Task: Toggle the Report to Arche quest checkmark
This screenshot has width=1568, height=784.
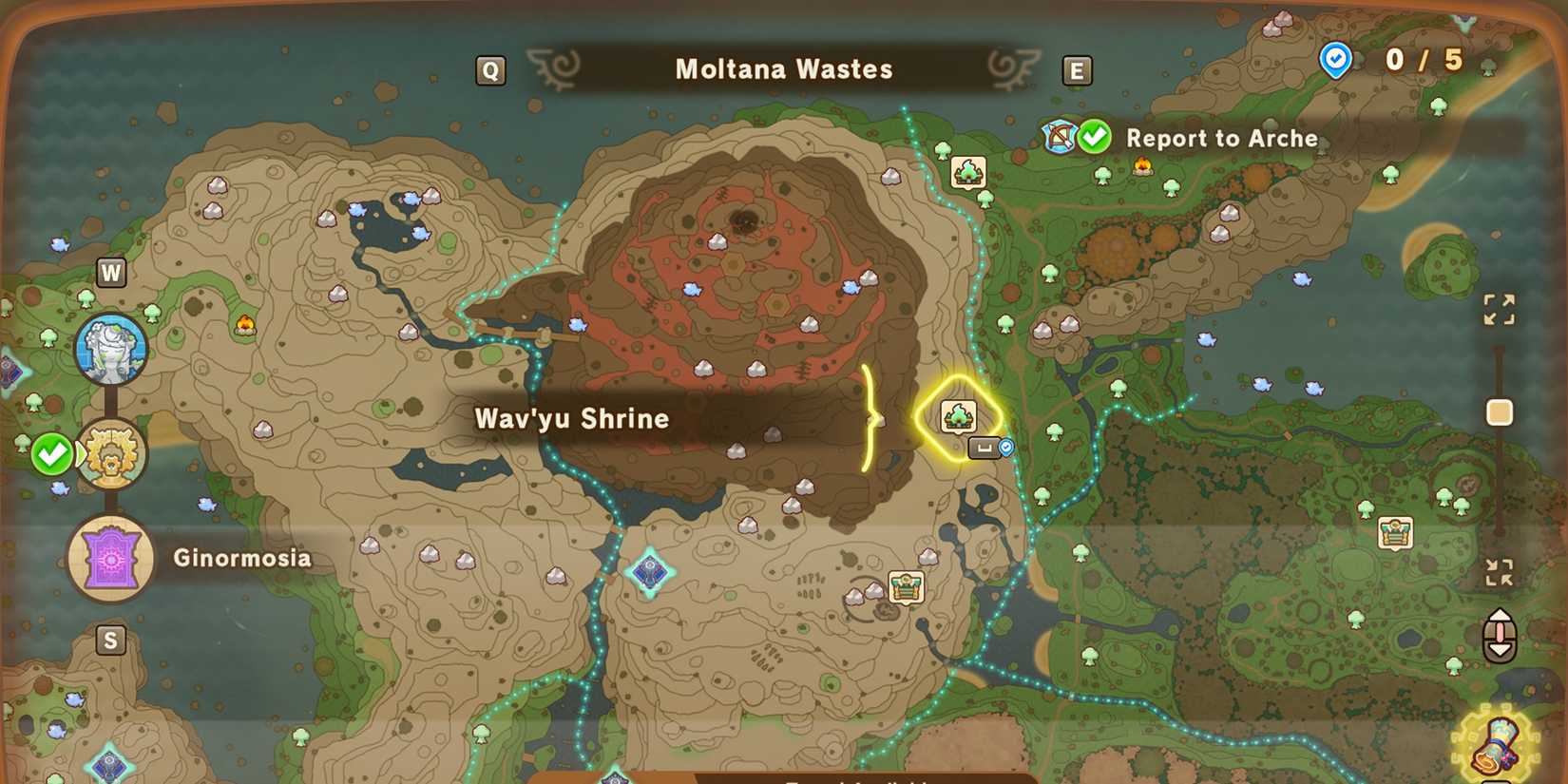Action: 1095,137
